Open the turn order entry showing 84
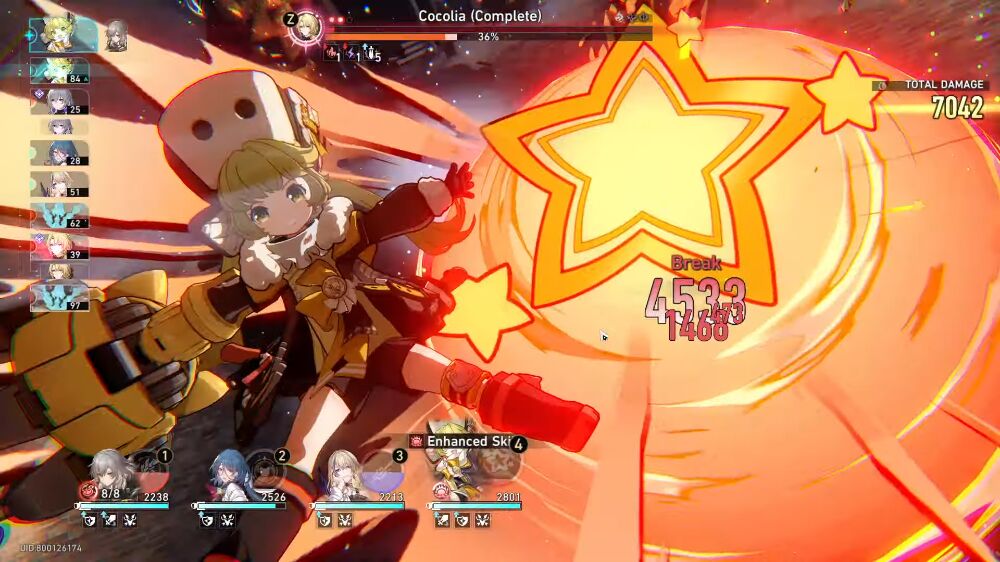This screenshot has height=562, width=1000. coord(59,71)
